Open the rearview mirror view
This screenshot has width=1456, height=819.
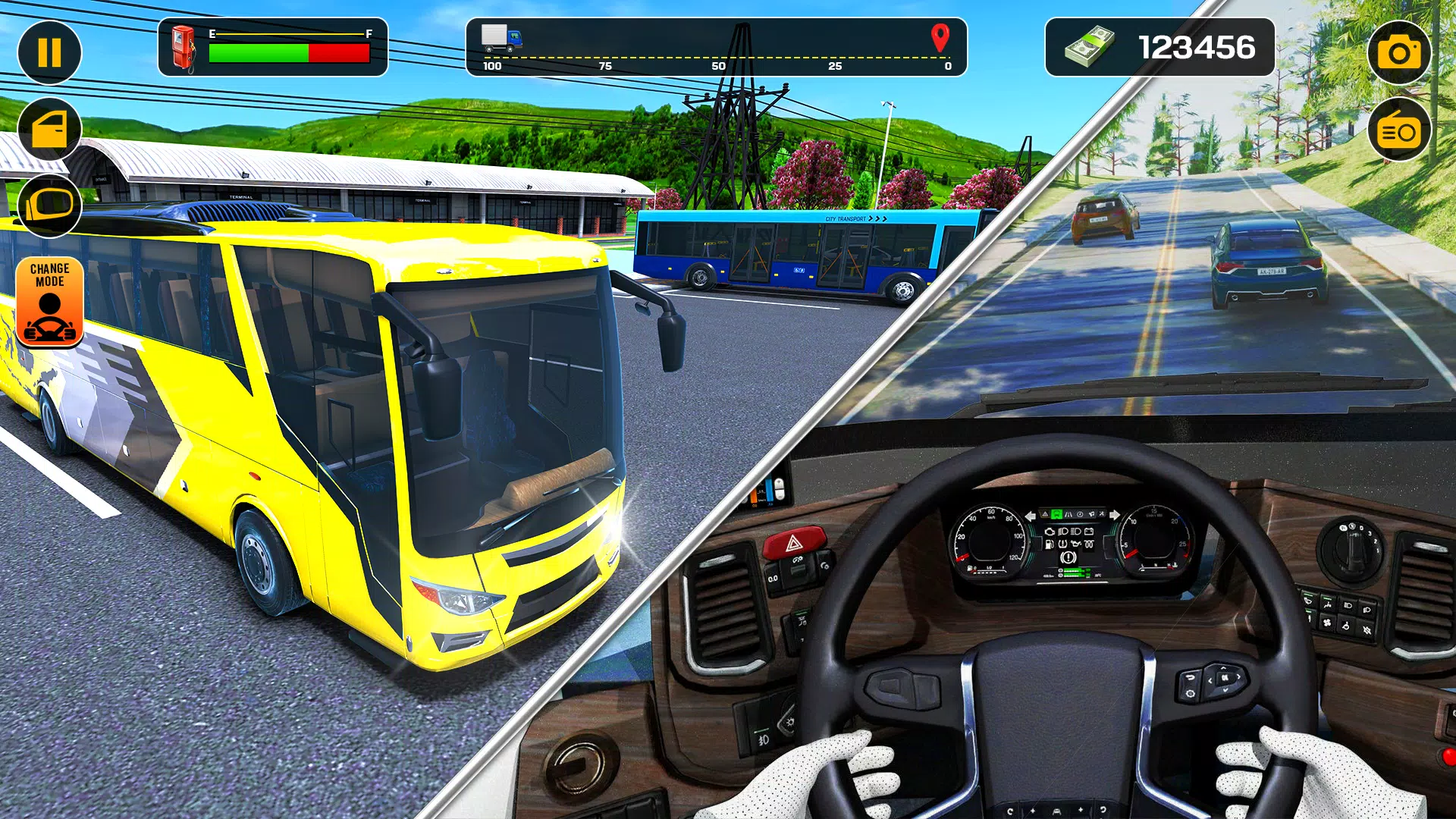point(49,206)
